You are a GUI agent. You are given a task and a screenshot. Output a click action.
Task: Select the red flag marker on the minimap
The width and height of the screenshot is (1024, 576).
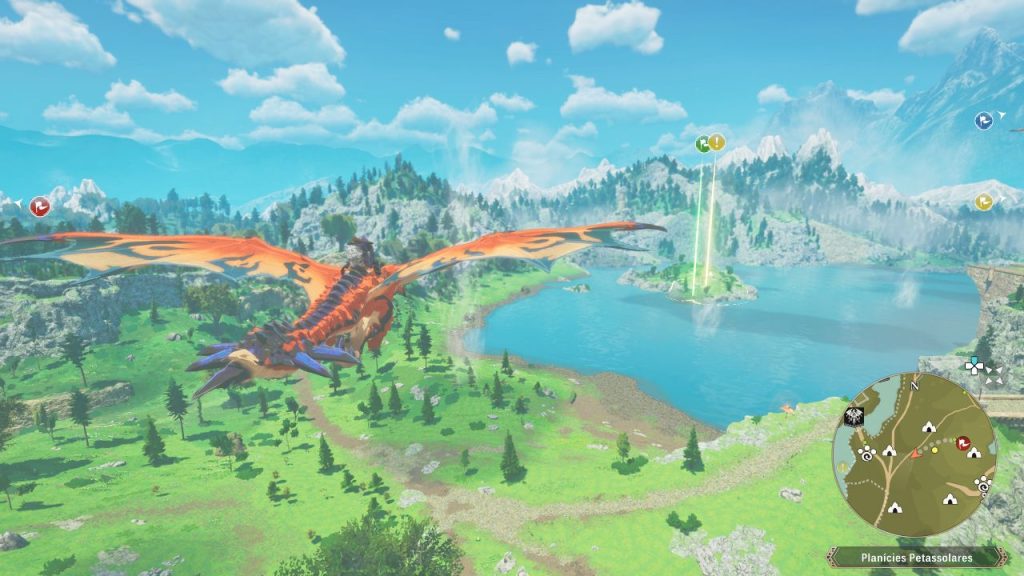964,443
